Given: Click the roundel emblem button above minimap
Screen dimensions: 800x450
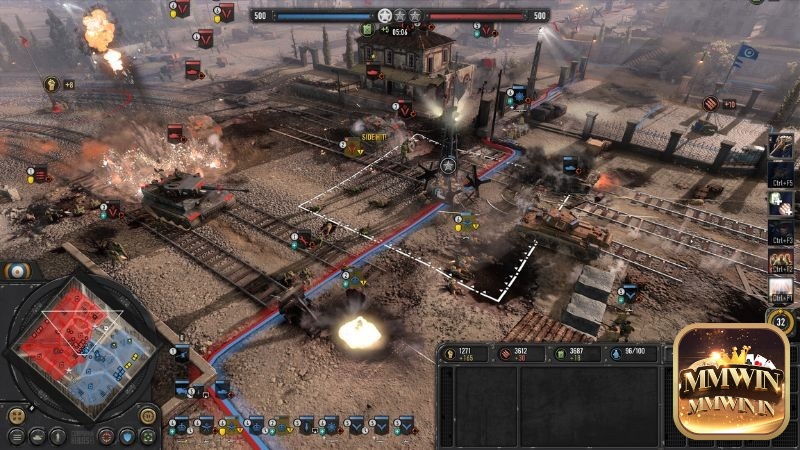Looking at the screenshot, I should pos(17,271).
